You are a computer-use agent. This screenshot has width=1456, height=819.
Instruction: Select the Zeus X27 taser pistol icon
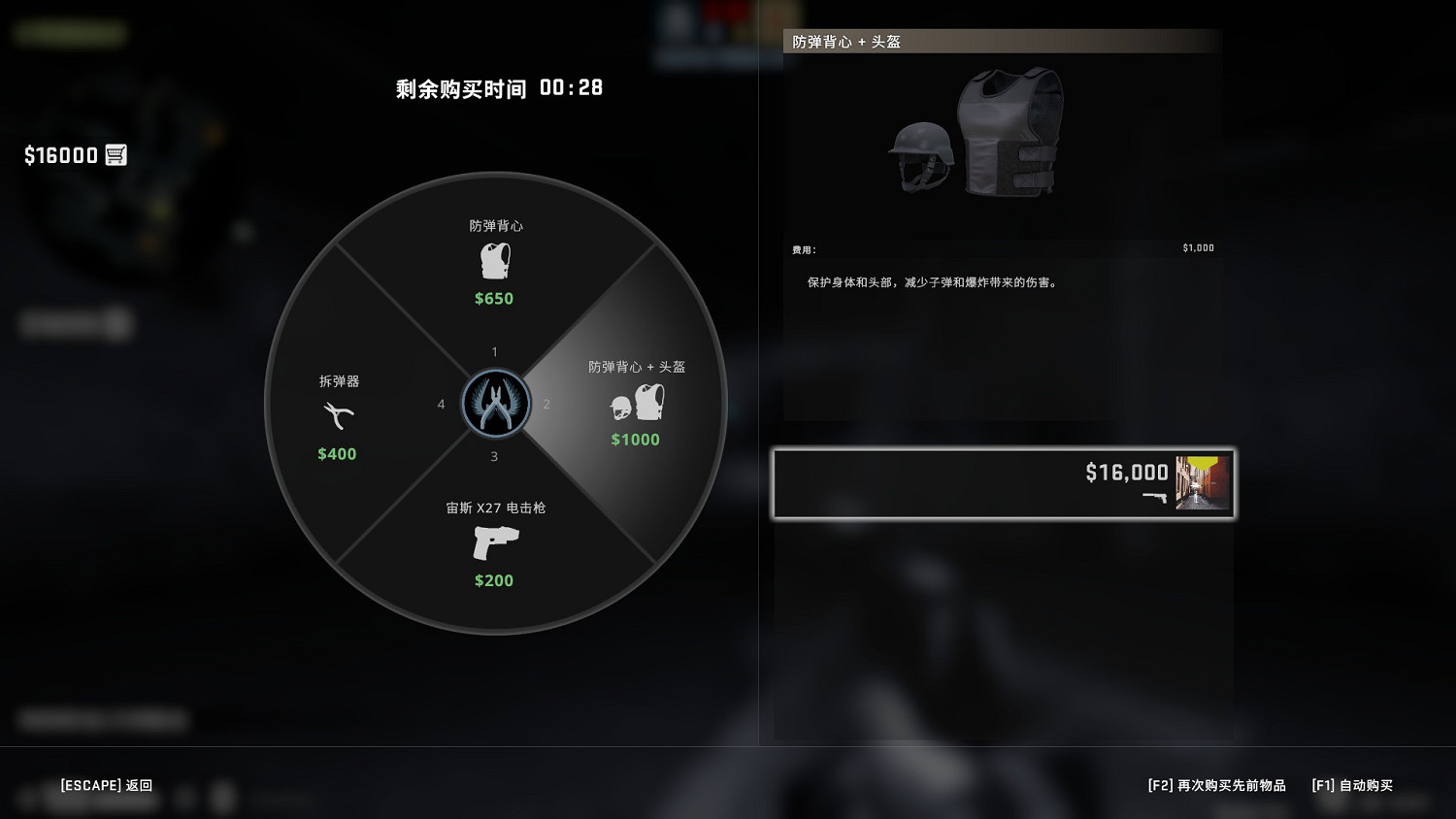pos(494,543)
